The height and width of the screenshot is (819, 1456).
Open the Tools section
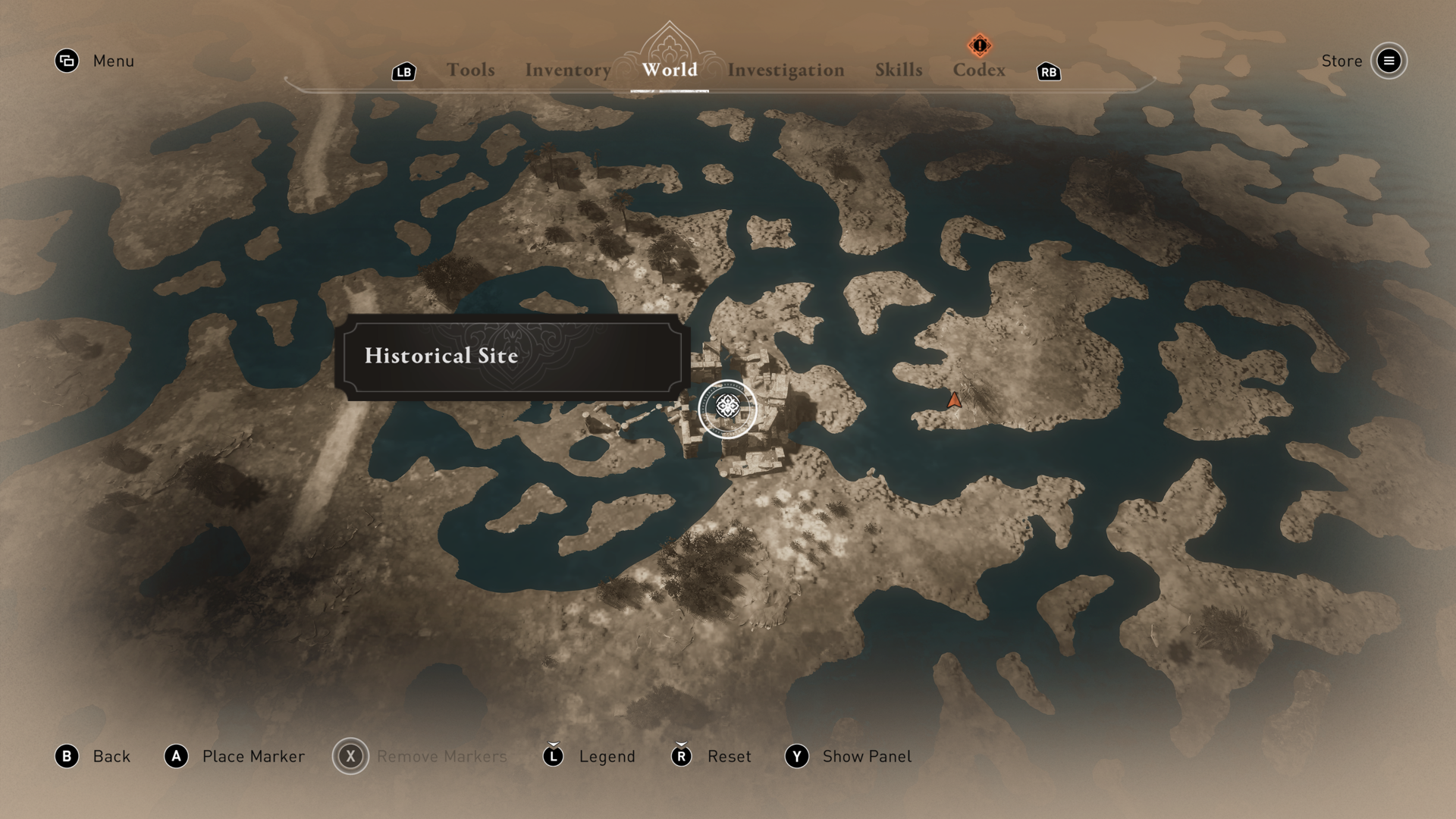(x=471, y=70)
